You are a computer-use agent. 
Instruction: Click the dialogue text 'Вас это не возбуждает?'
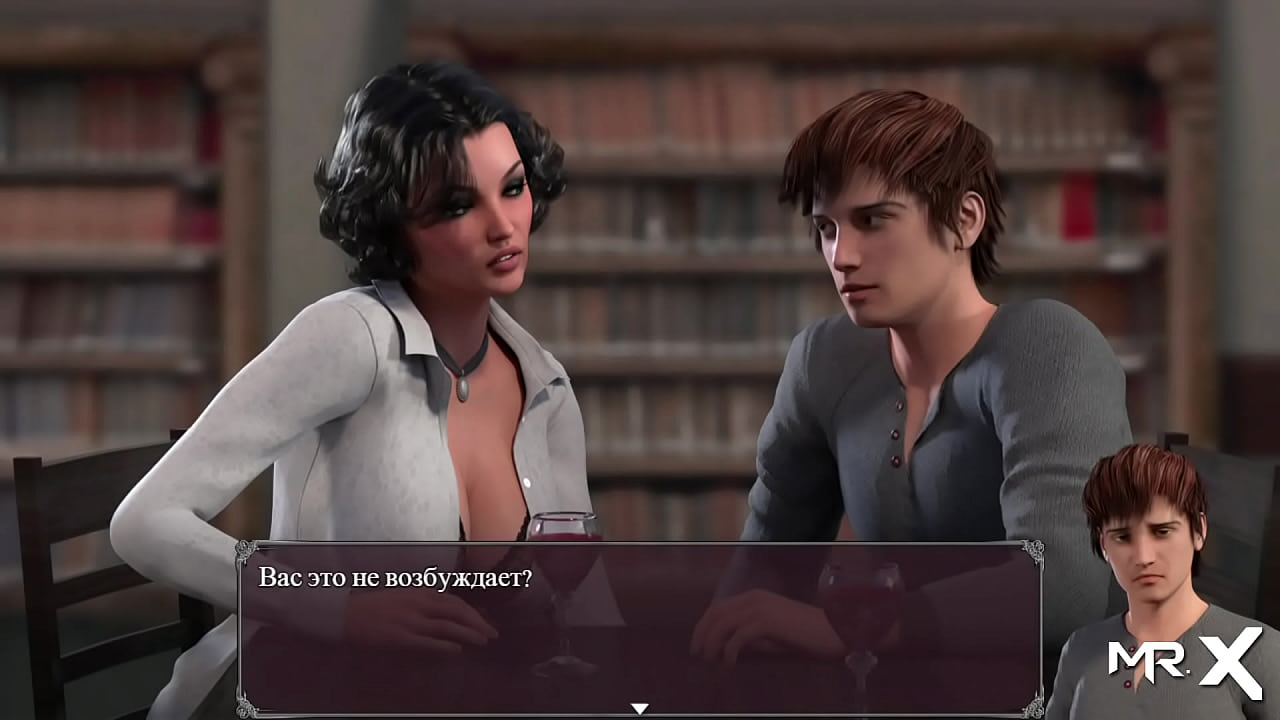(399, 578)
